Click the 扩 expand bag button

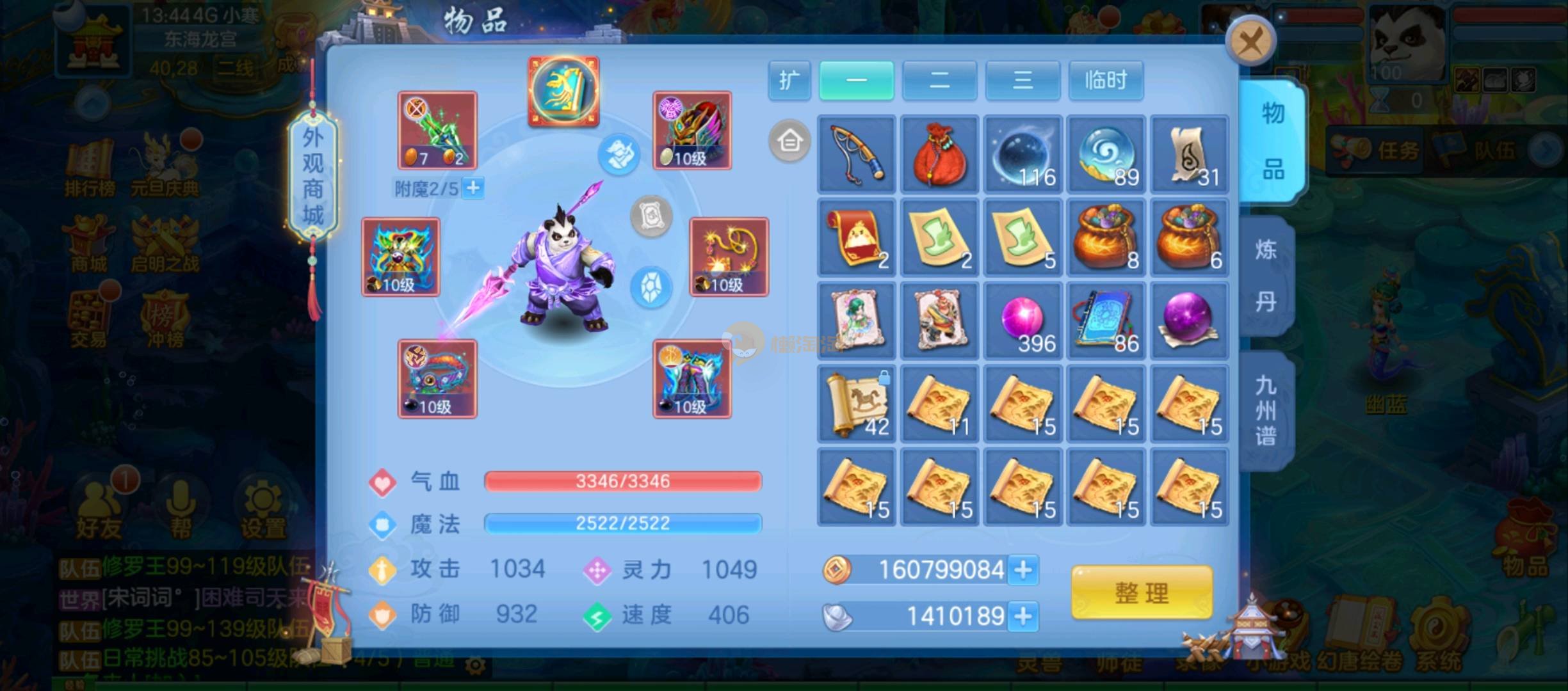(x=789, y=81)
